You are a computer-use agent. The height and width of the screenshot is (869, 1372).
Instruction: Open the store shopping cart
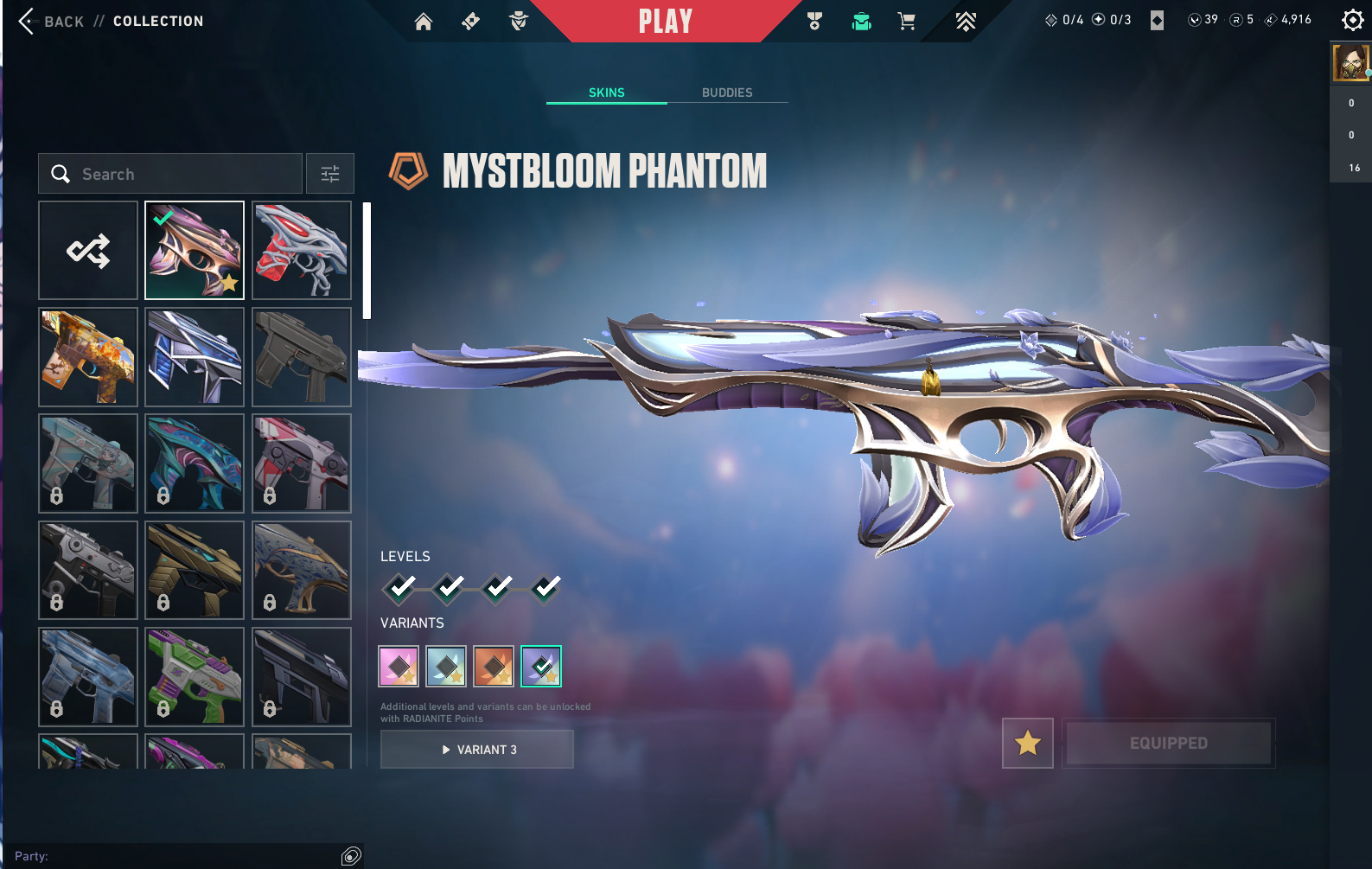[x=906, y=22]
